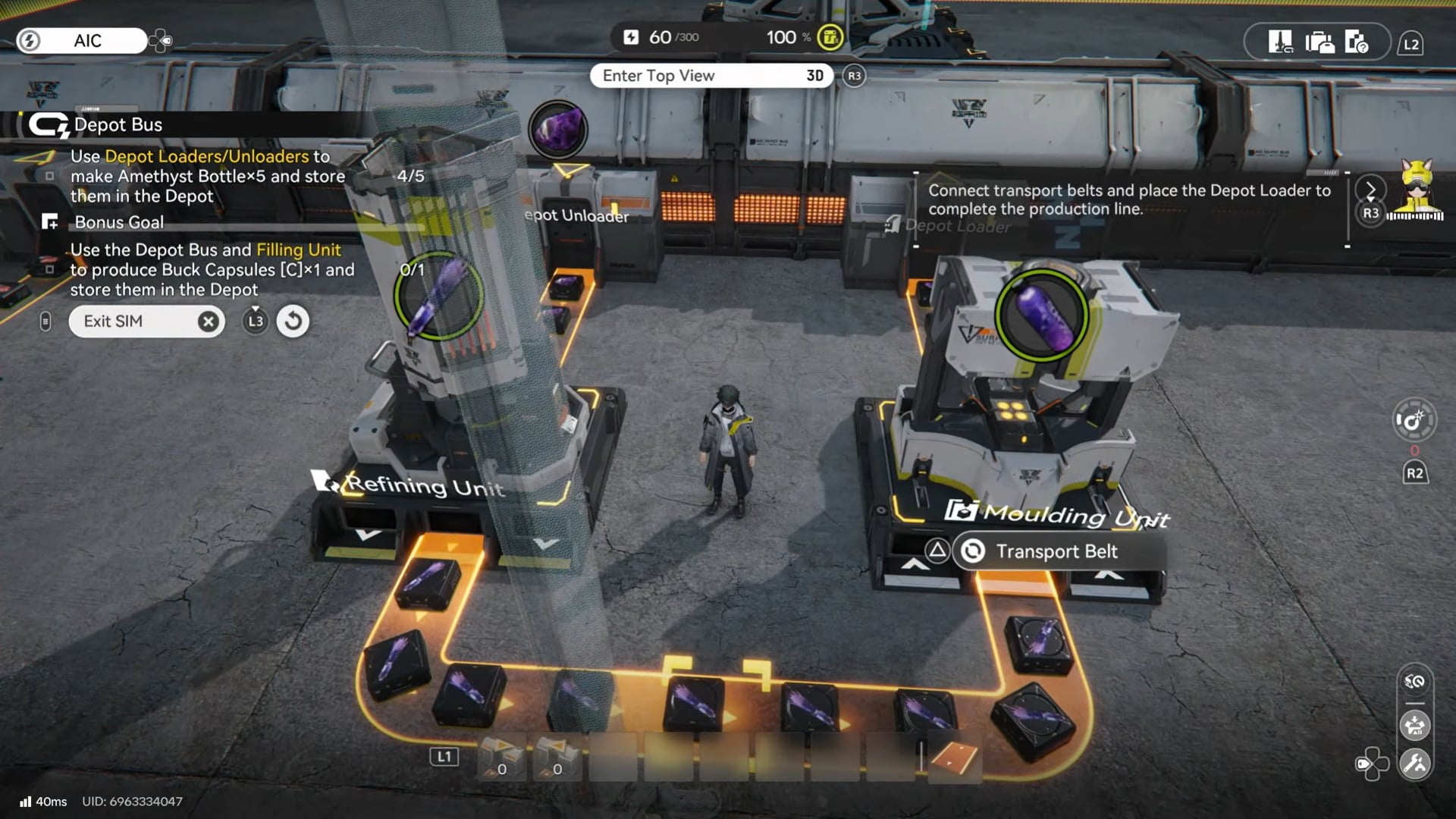Click the link-chain icon above collect-all
Viewport: 1456px width, 819px height.
click(1415, 682)
